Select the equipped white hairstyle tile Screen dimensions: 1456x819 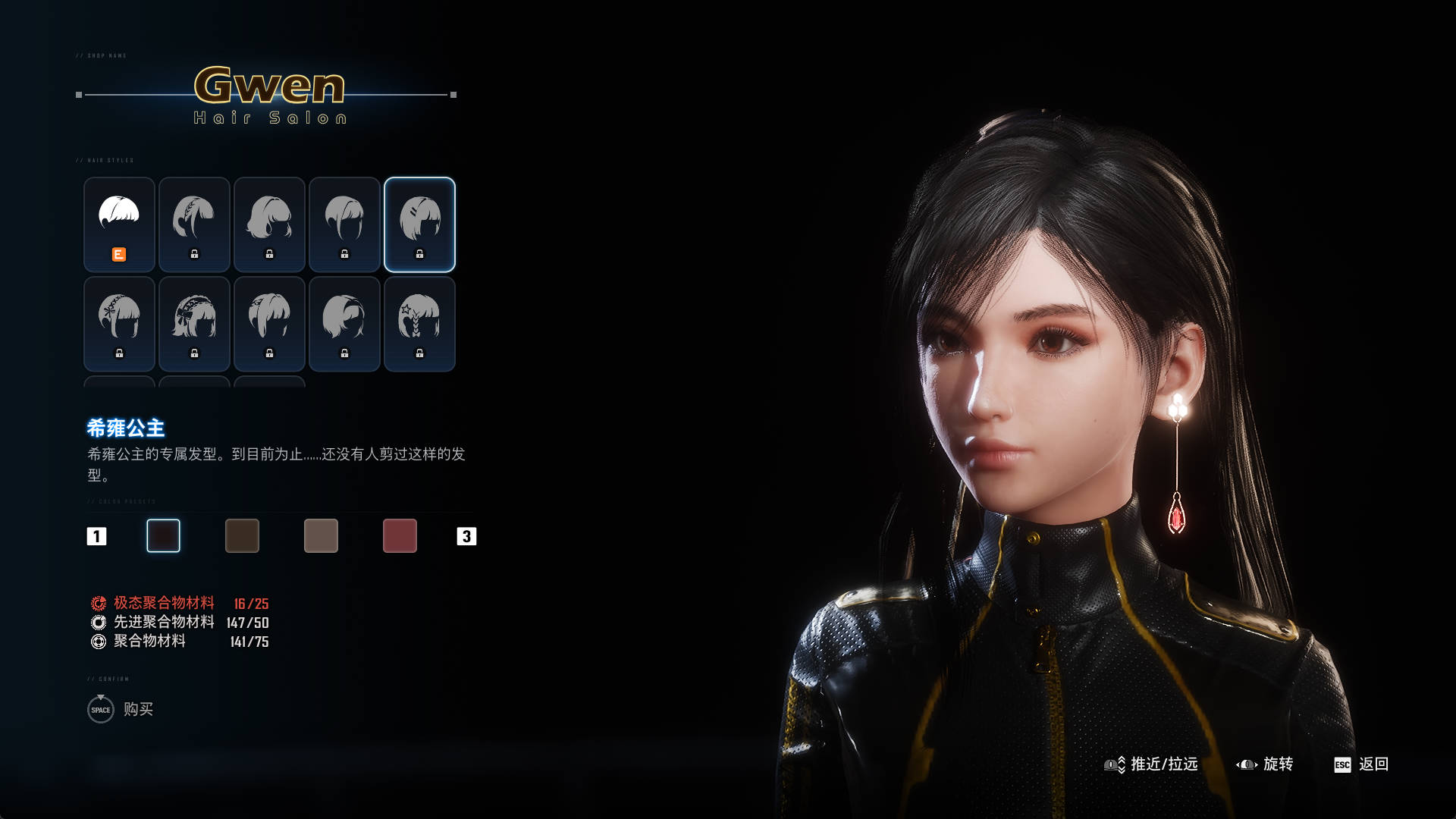(119, 224)
